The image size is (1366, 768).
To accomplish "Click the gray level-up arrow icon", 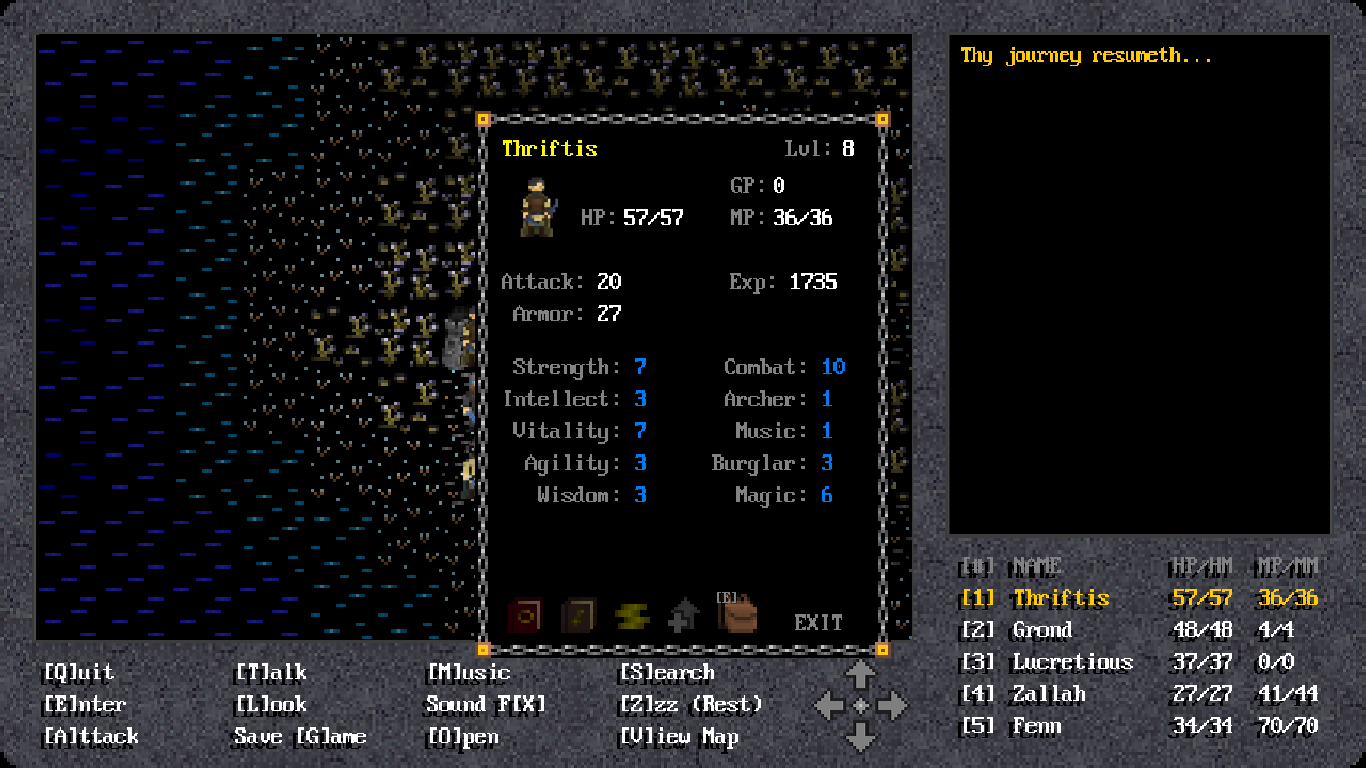I will 684,615.
